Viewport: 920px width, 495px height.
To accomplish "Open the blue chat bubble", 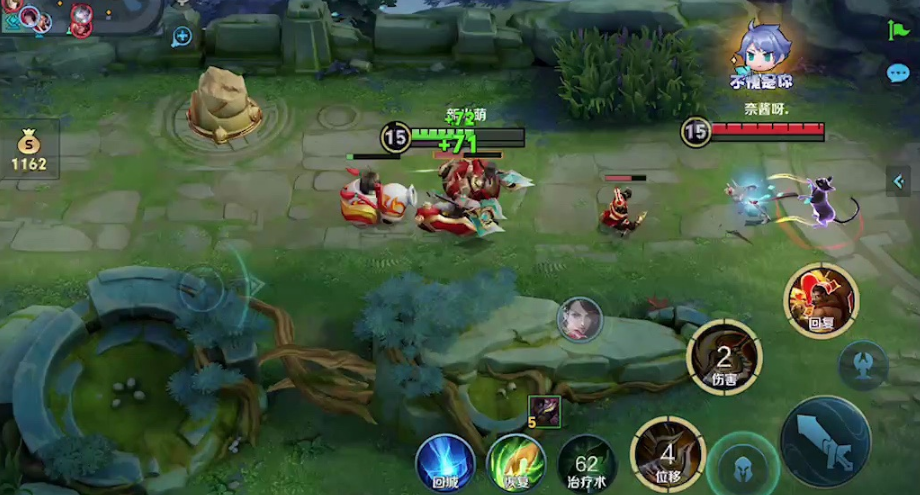I will tap(897, 73).
